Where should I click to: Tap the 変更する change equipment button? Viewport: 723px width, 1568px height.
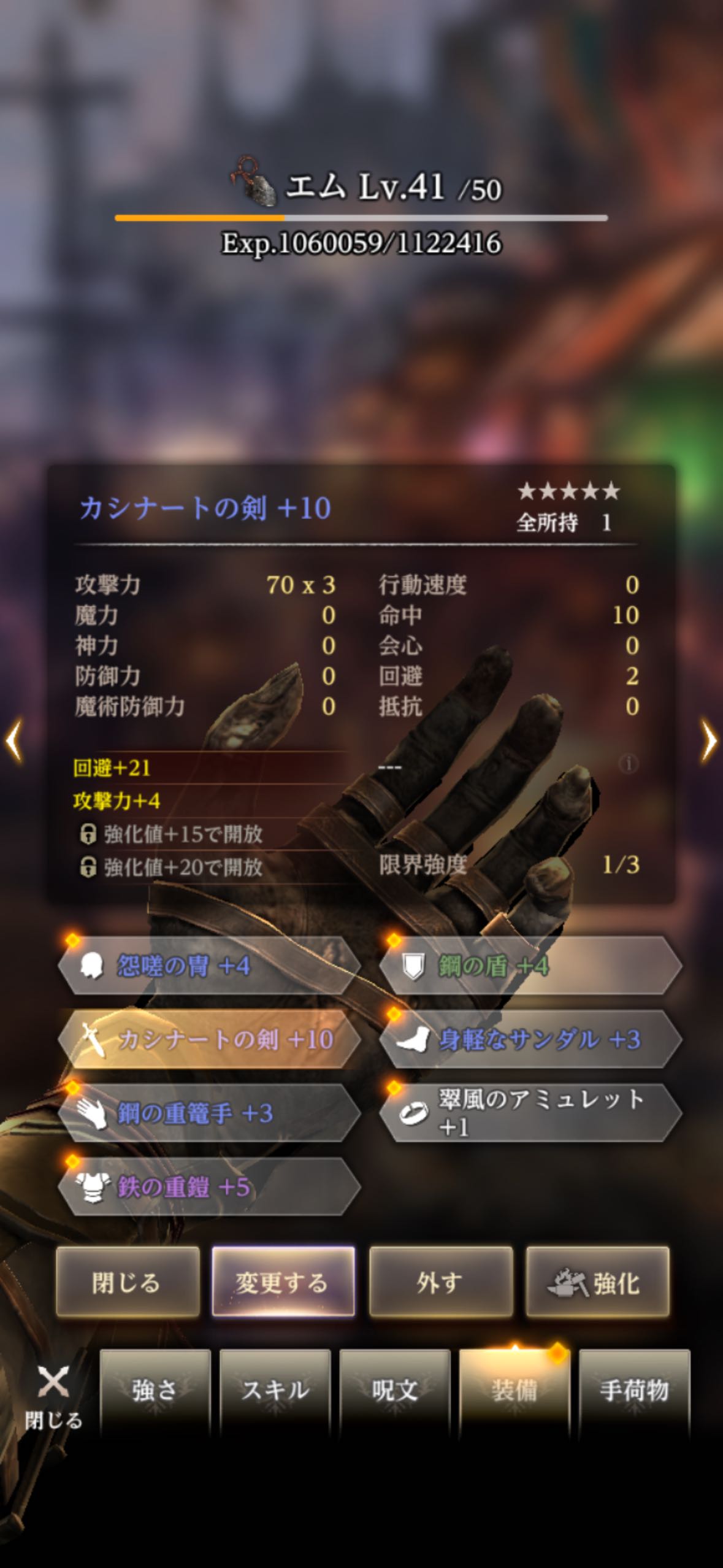pos(283,1282)
